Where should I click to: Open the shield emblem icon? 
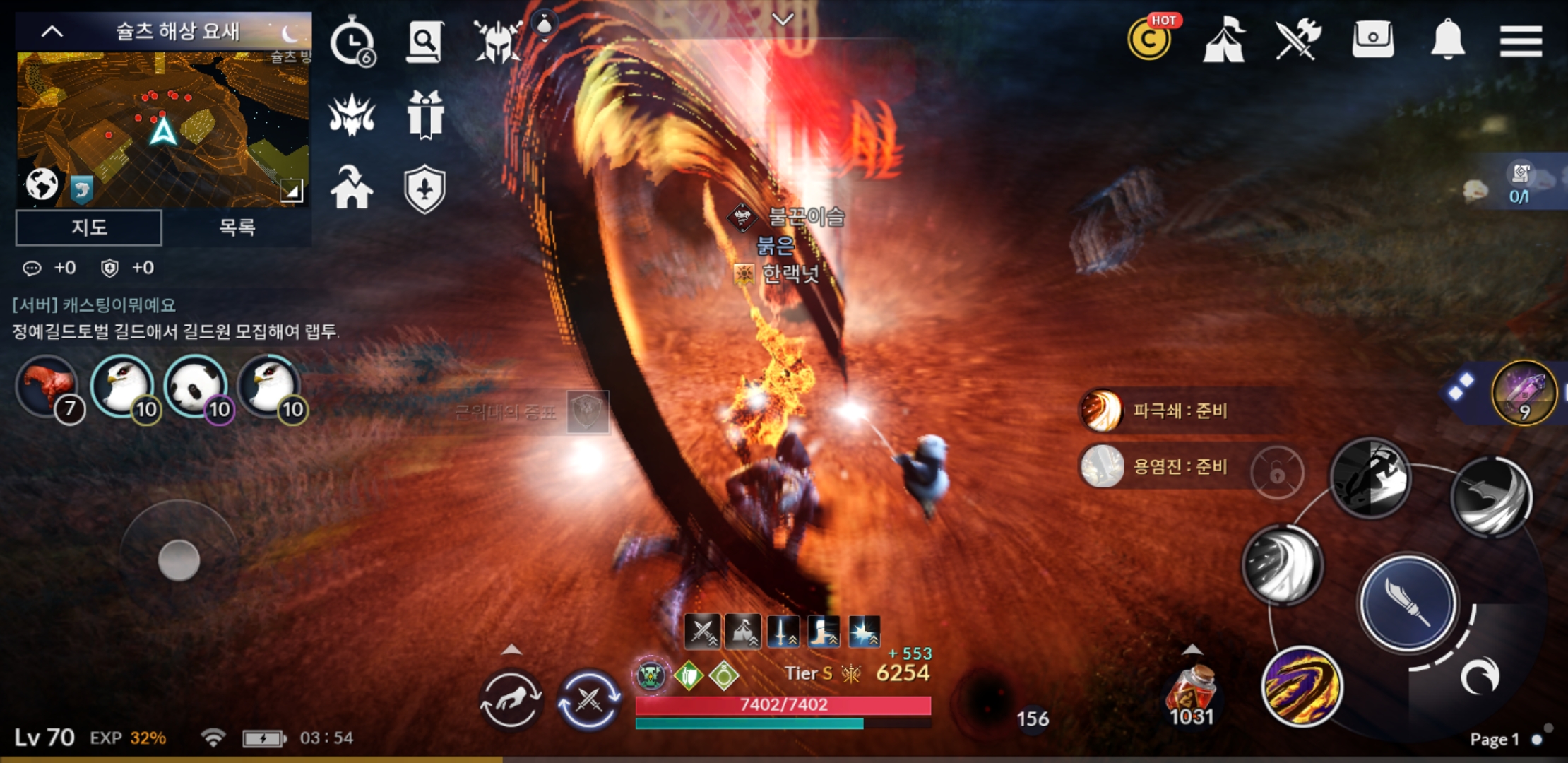[x=424, y=189]
